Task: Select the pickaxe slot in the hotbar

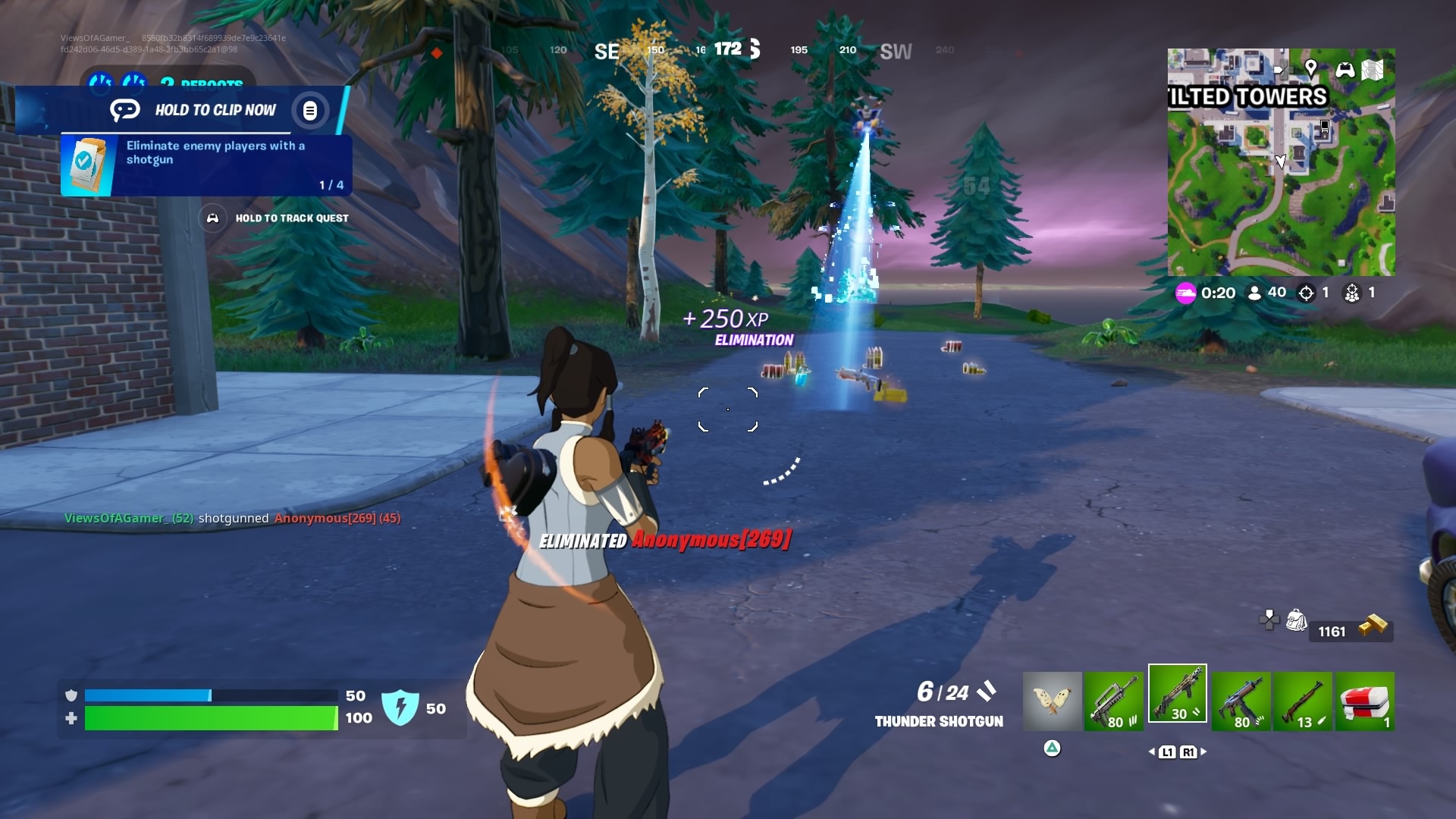Action: pos(1052,701)
